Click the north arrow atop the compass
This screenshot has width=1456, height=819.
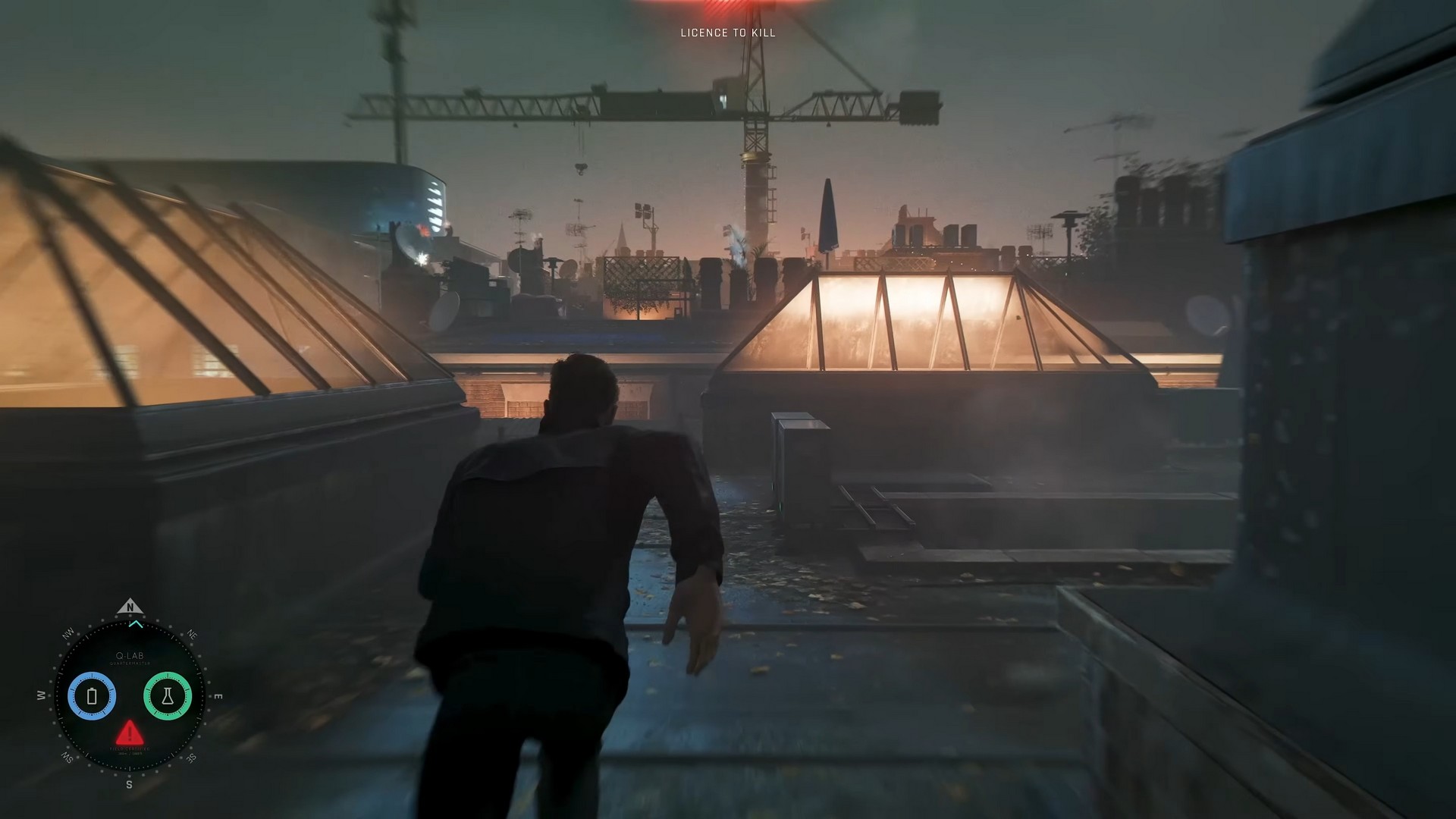[x=130, y=607]
